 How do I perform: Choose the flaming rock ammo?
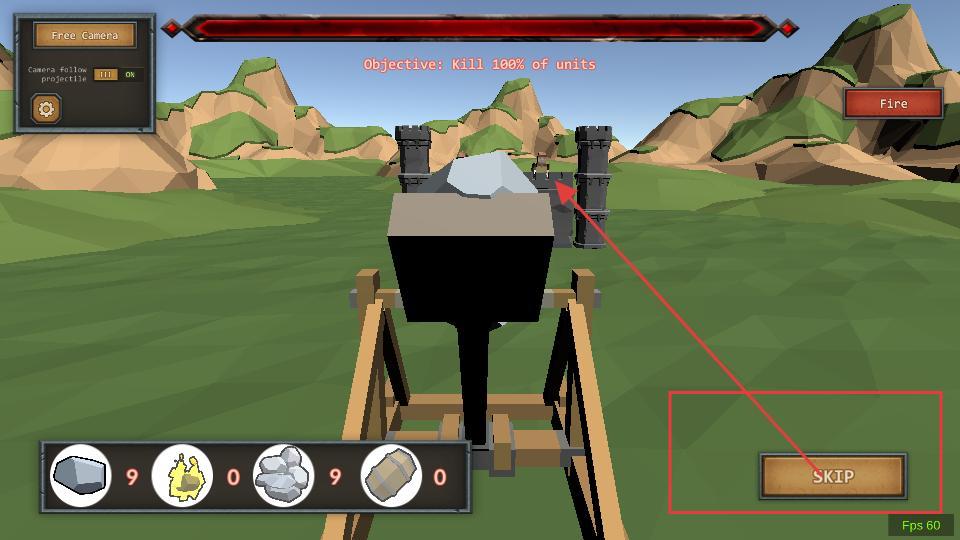[182, 476]
